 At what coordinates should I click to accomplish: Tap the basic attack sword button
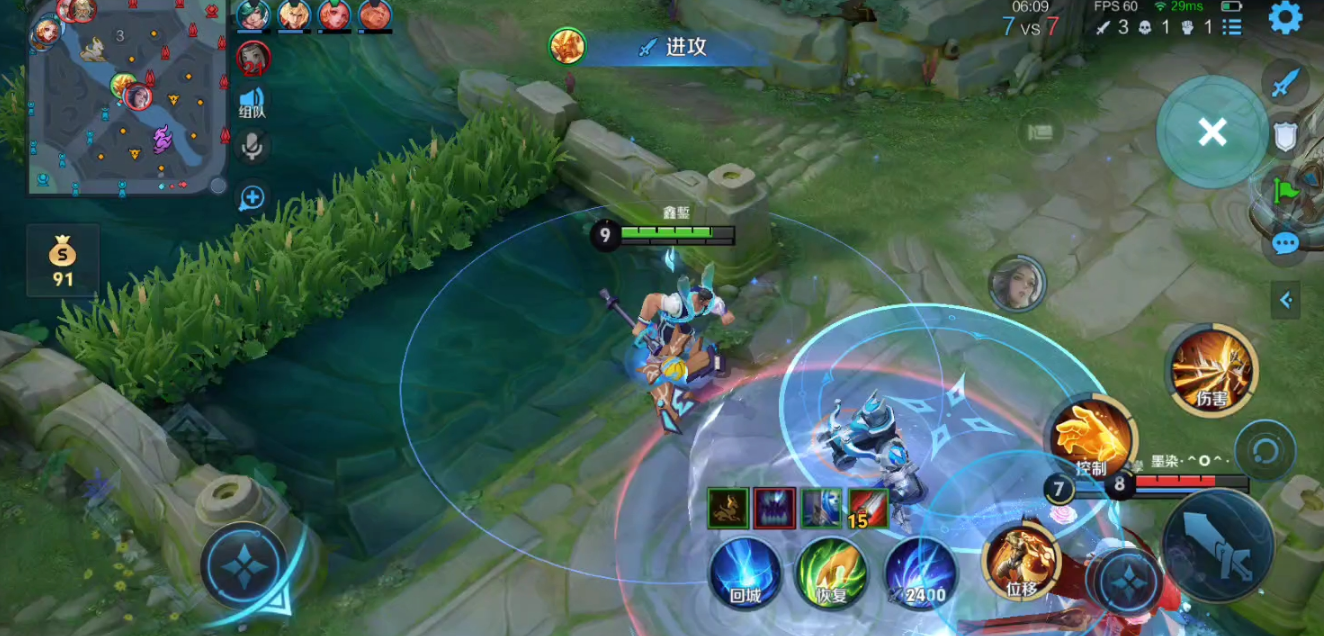[x=1217, y=546]
